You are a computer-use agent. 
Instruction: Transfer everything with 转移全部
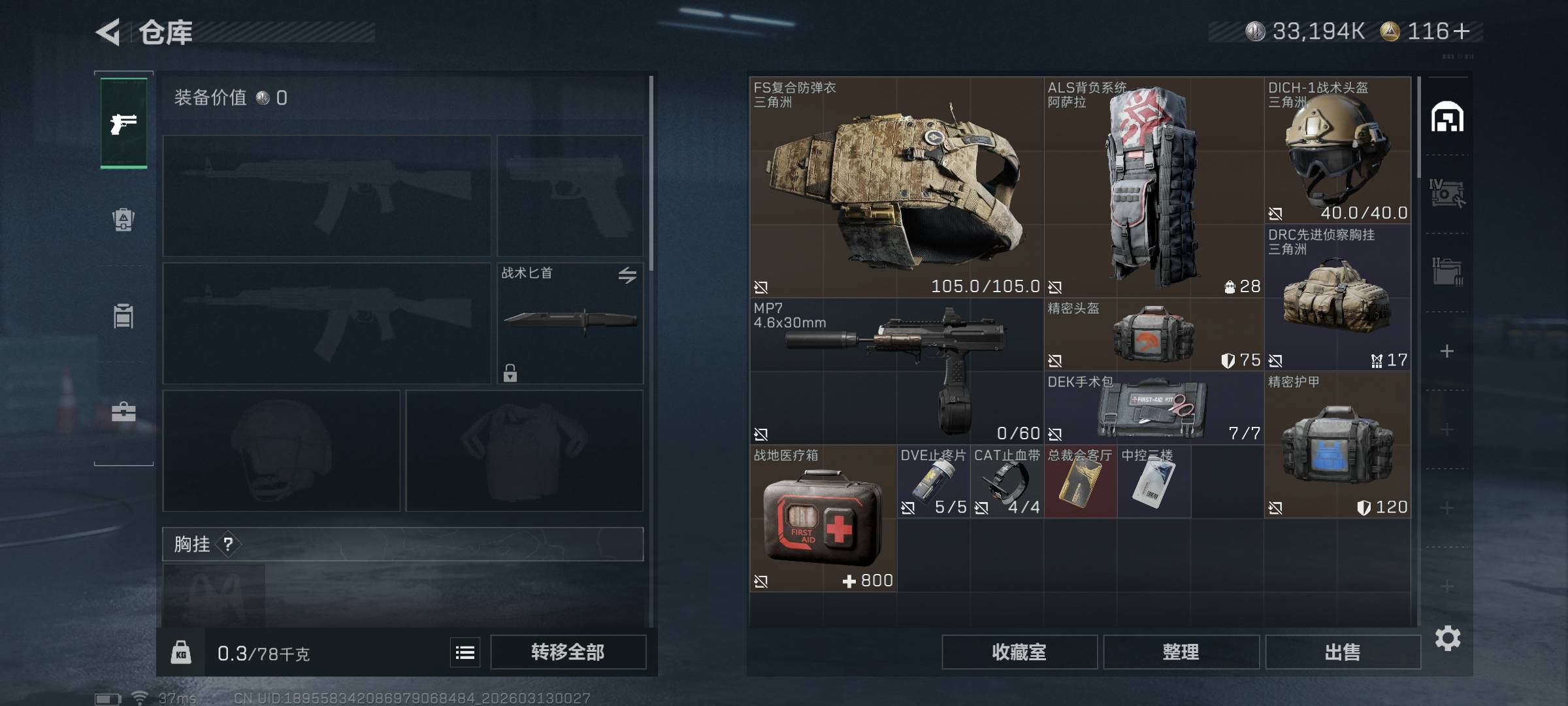(568, 652)
